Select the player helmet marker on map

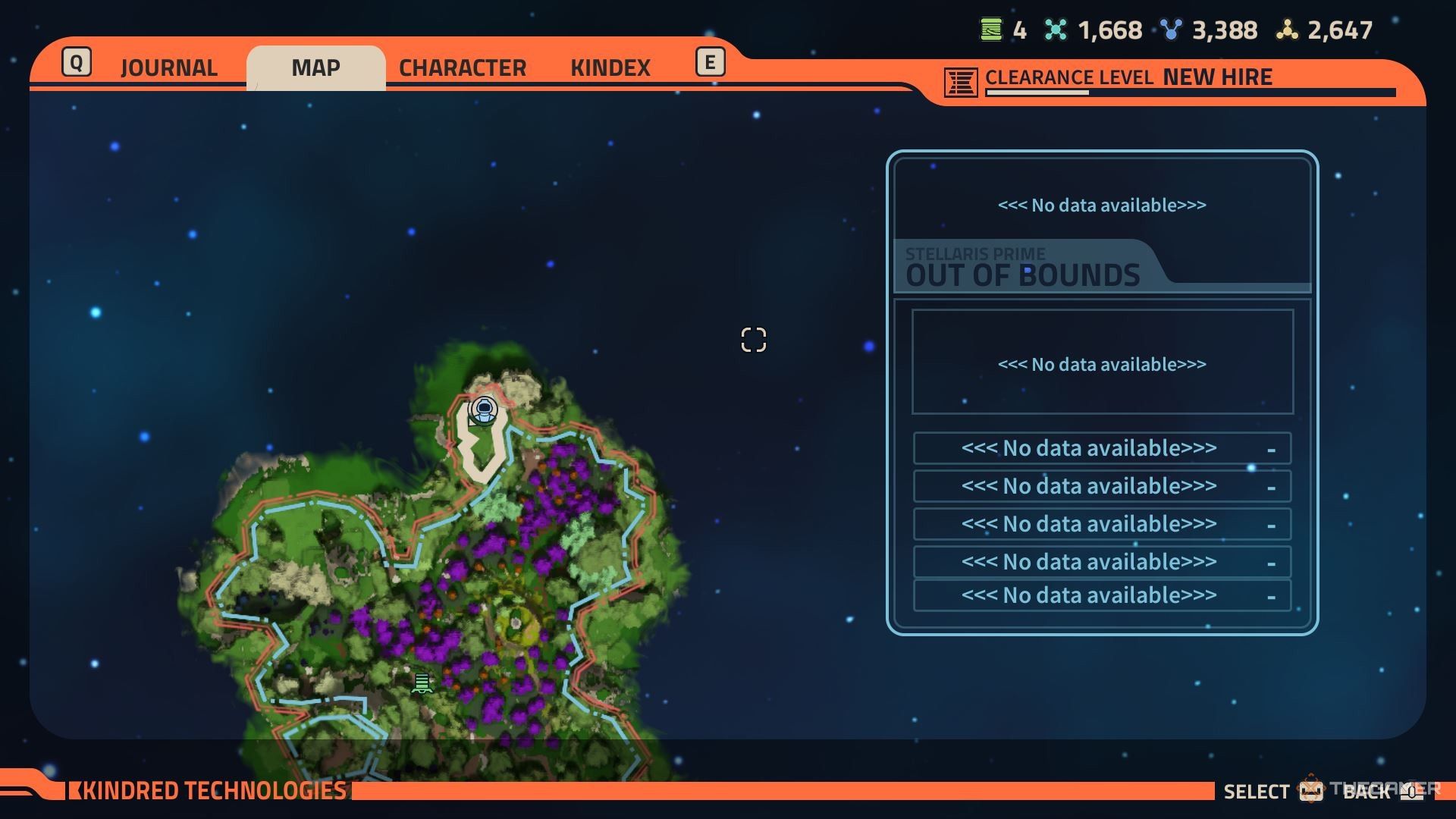(484, 410)
